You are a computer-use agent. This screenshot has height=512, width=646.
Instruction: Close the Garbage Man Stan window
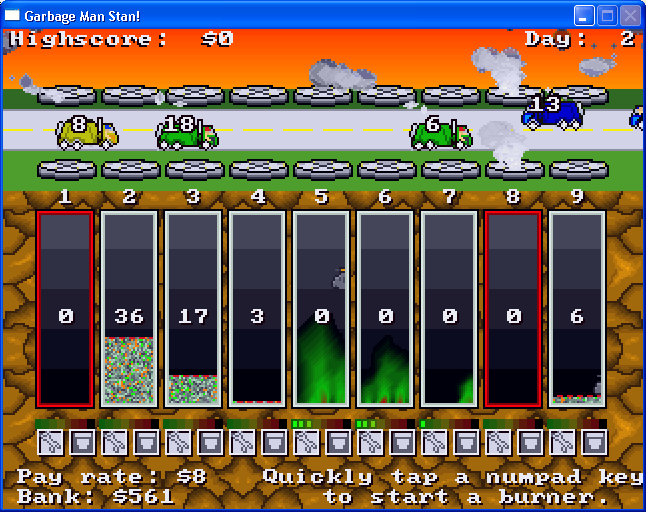pos(630,16)
